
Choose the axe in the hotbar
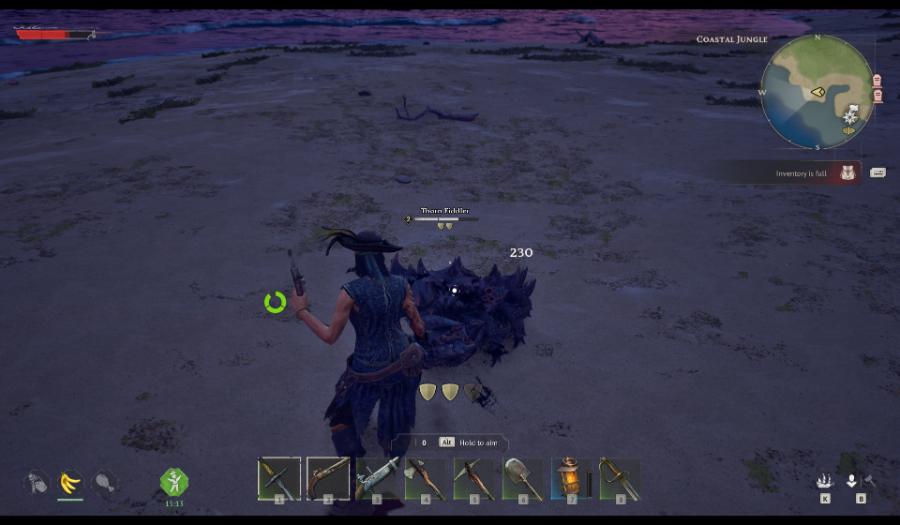tap(425, 479)
